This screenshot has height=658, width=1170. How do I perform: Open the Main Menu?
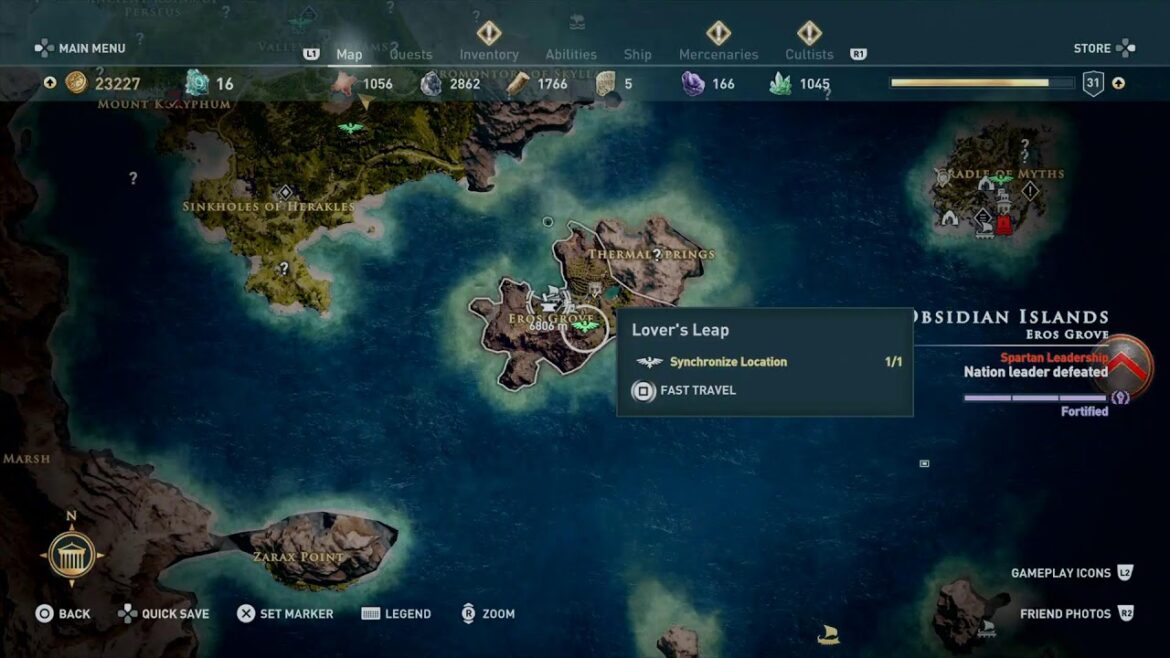(80, 48)
